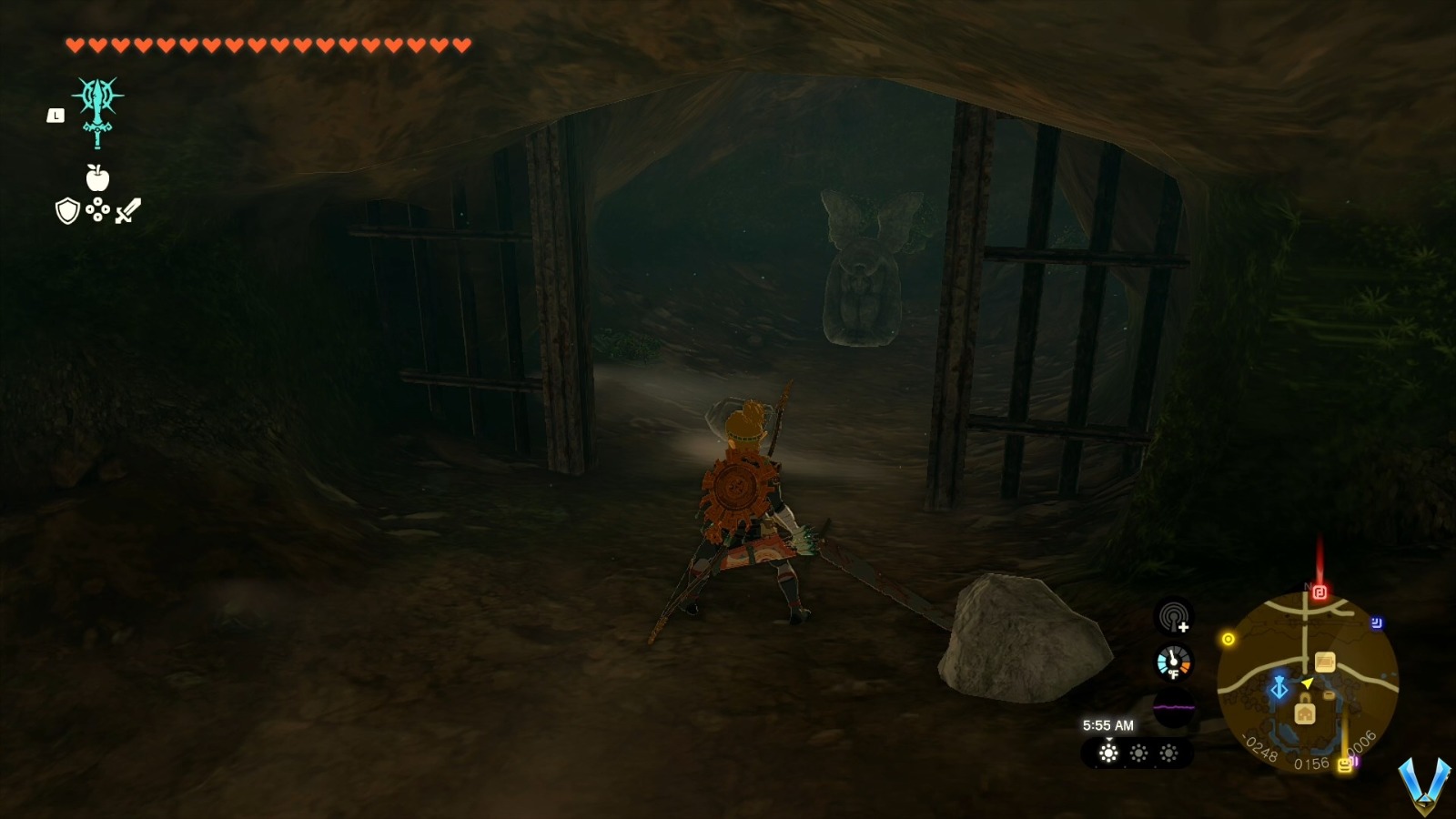
Task: Click the arrow marker above the weather forecast
Action: (1109, 740)
